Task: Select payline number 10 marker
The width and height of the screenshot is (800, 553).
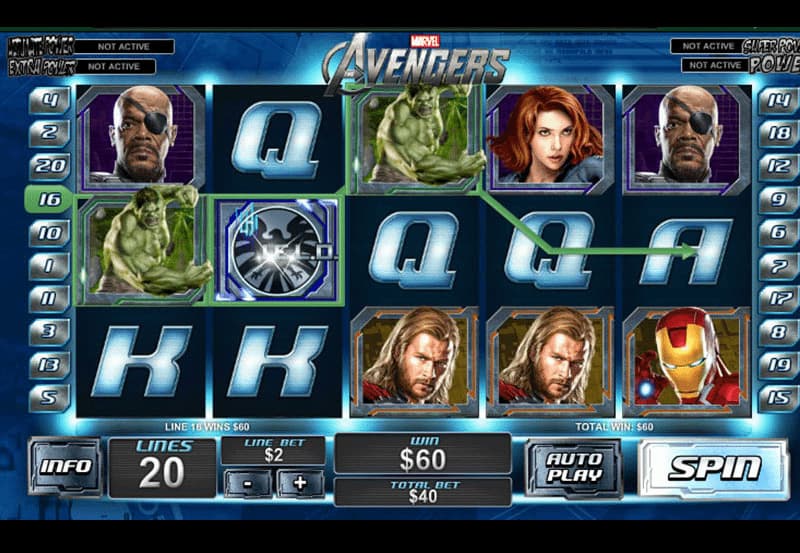Action: [x=51, y=232]
